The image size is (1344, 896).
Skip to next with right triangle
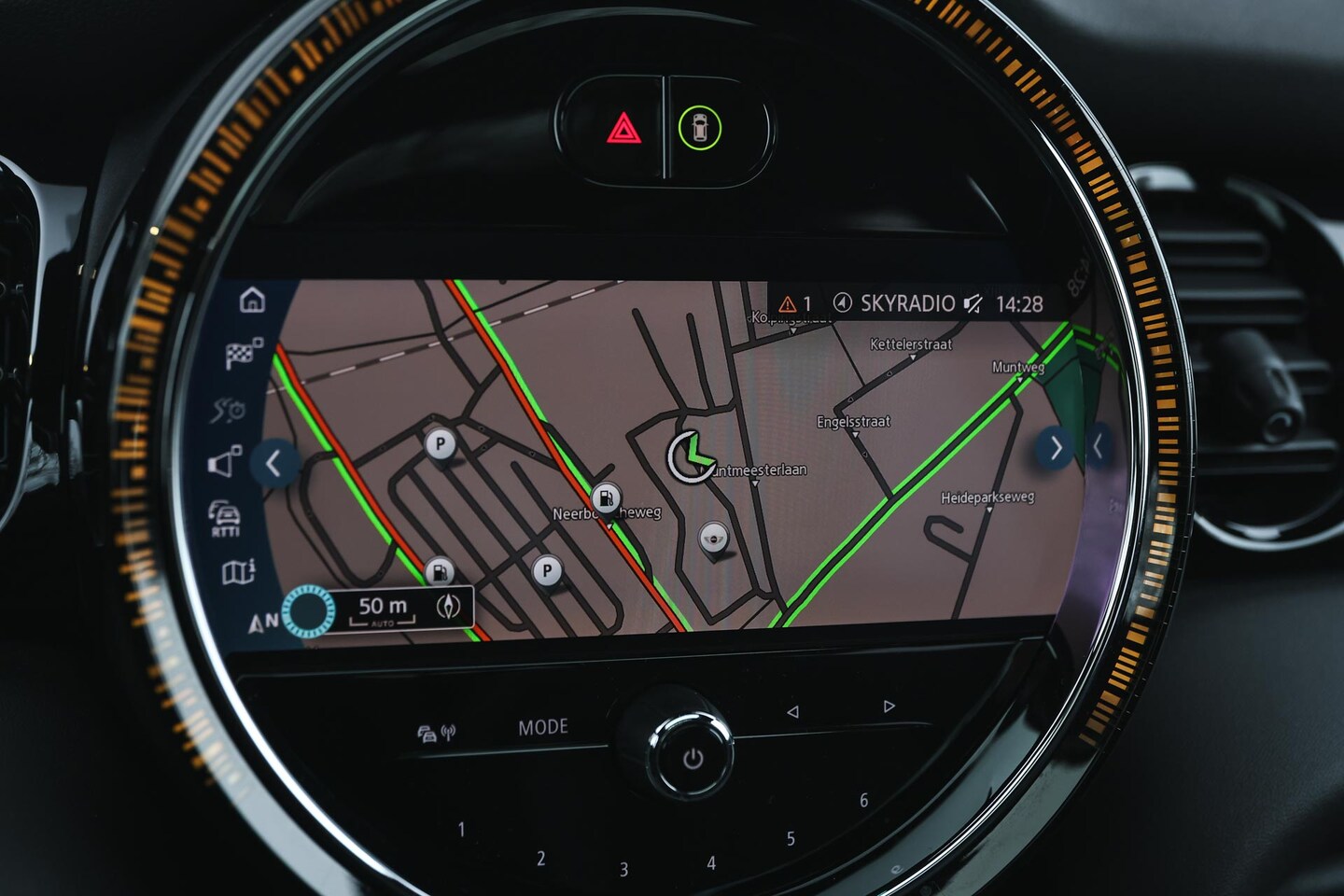point(889,707)
